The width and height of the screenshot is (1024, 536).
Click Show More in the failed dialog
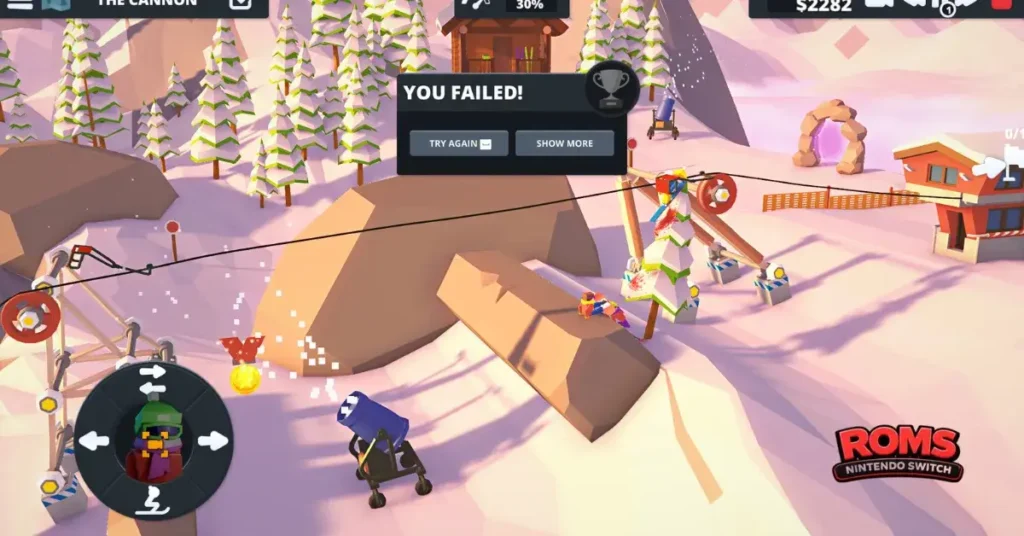564,143
